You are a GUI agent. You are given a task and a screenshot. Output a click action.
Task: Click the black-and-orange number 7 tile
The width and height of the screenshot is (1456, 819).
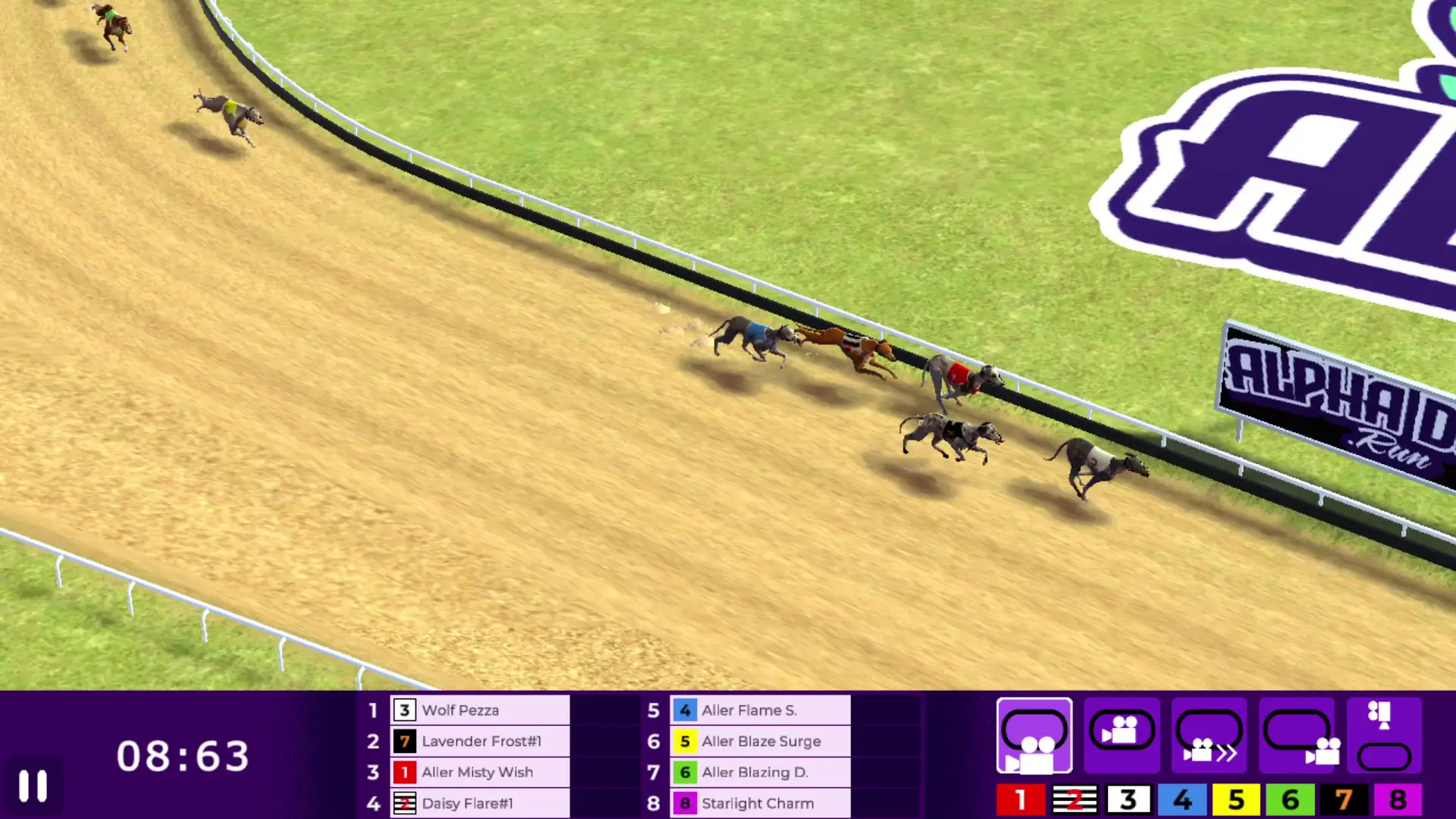pos(1344,799)
